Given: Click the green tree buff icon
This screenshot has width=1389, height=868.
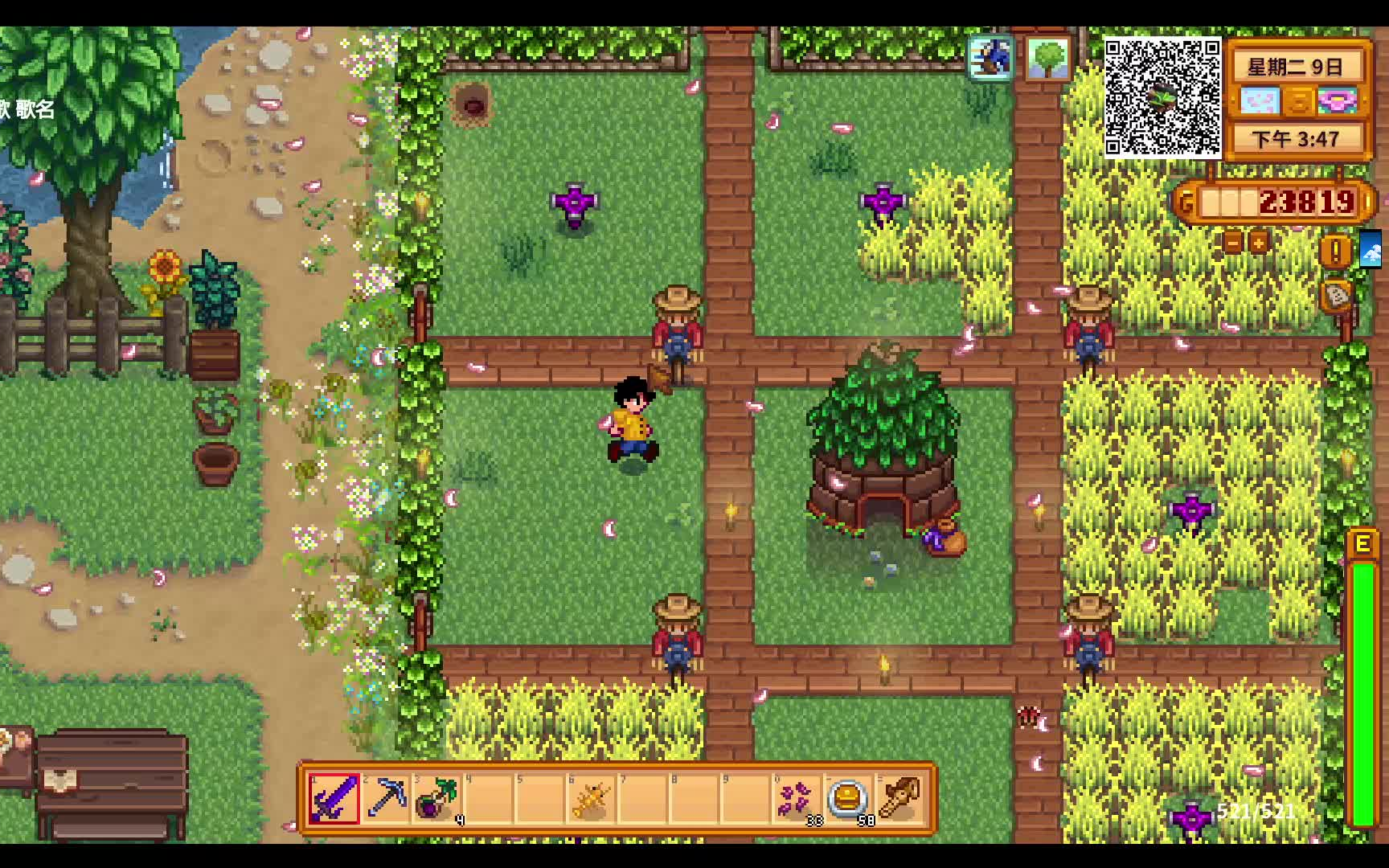Looking at the screenshot, I should [1047, 58].
